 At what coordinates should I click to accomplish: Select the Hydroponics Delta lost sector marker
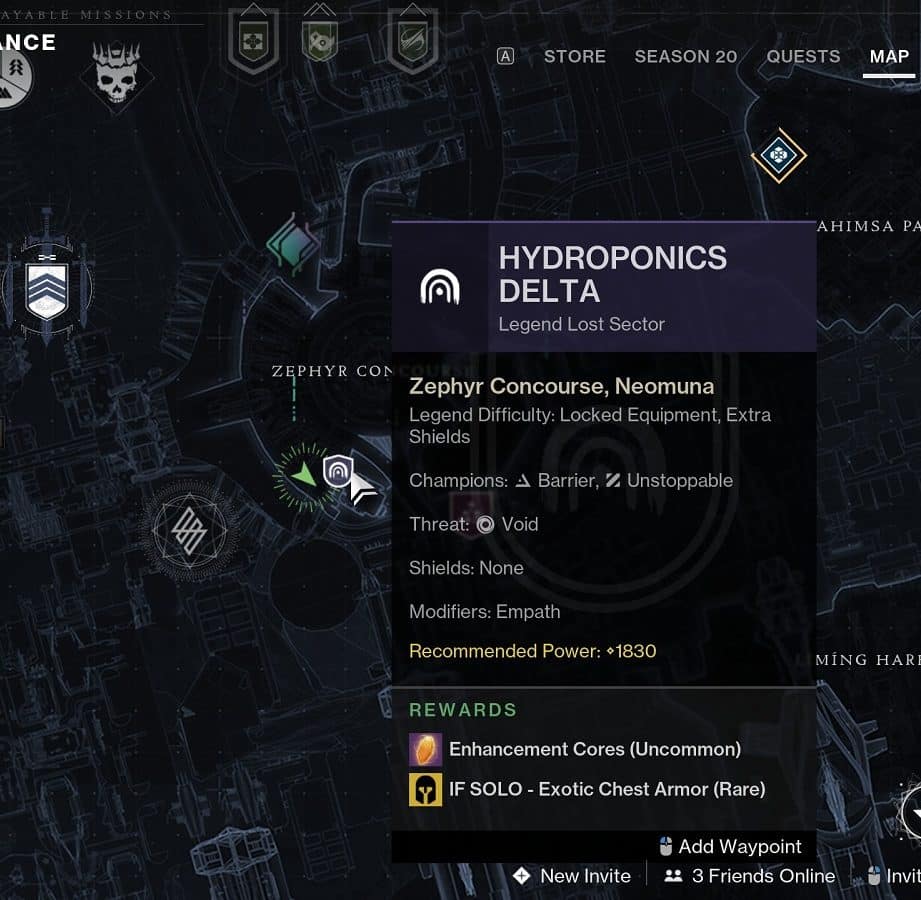tap(338, 469)
